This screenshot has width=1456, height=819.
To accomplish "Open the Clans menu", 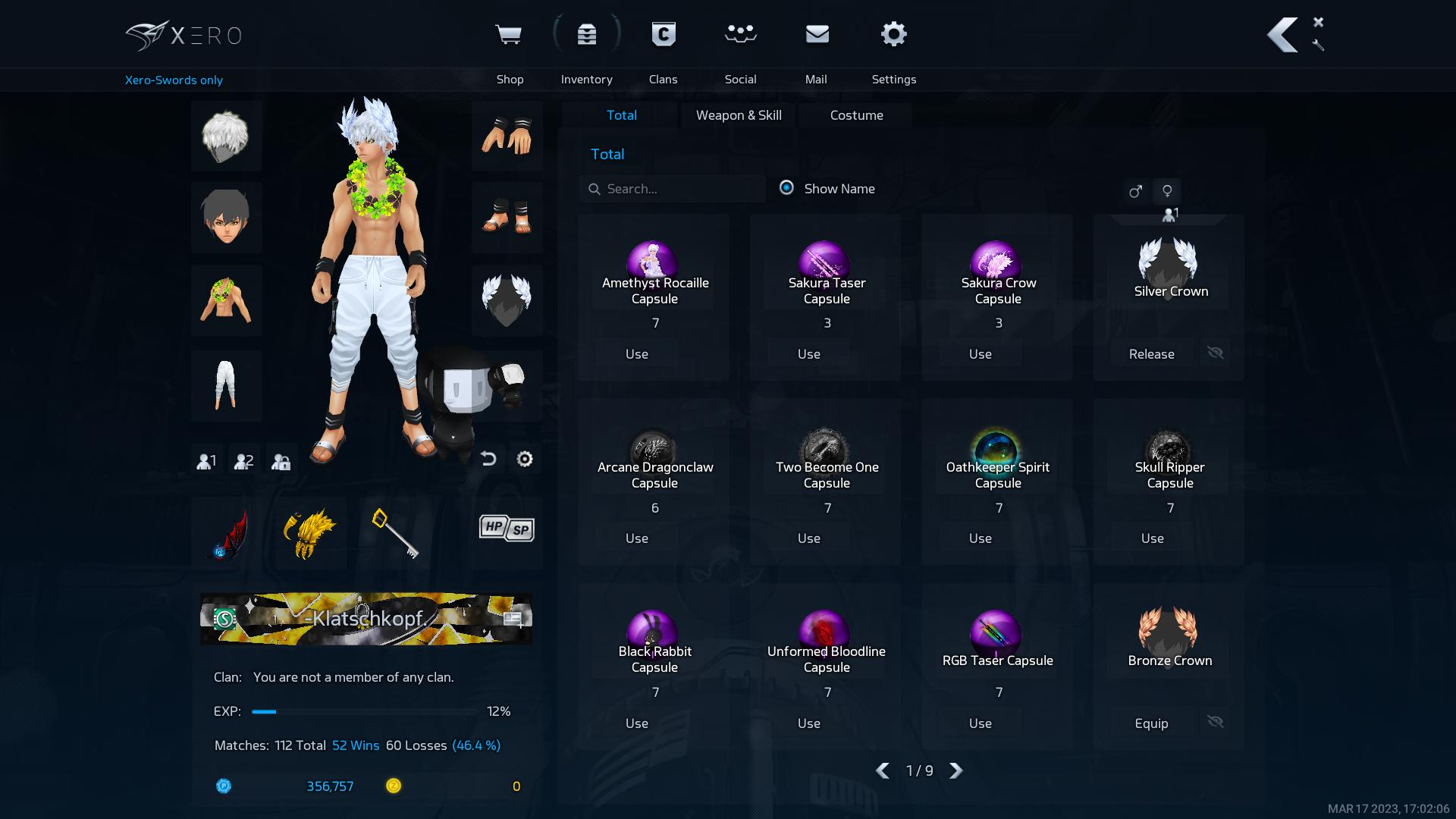I will point(663,47).
